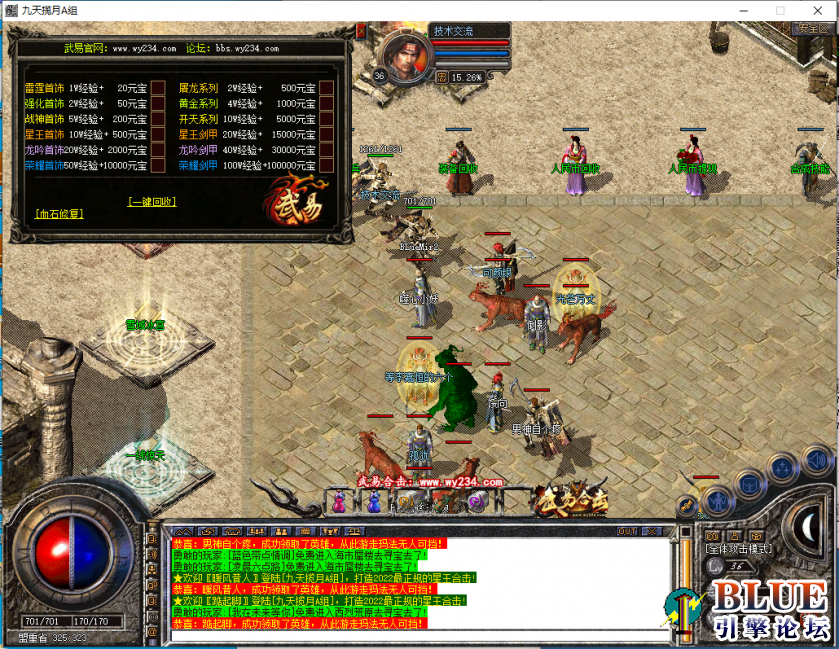The image size is (839, 649).
Task: Close the game window
Action: tap(816, 10)
